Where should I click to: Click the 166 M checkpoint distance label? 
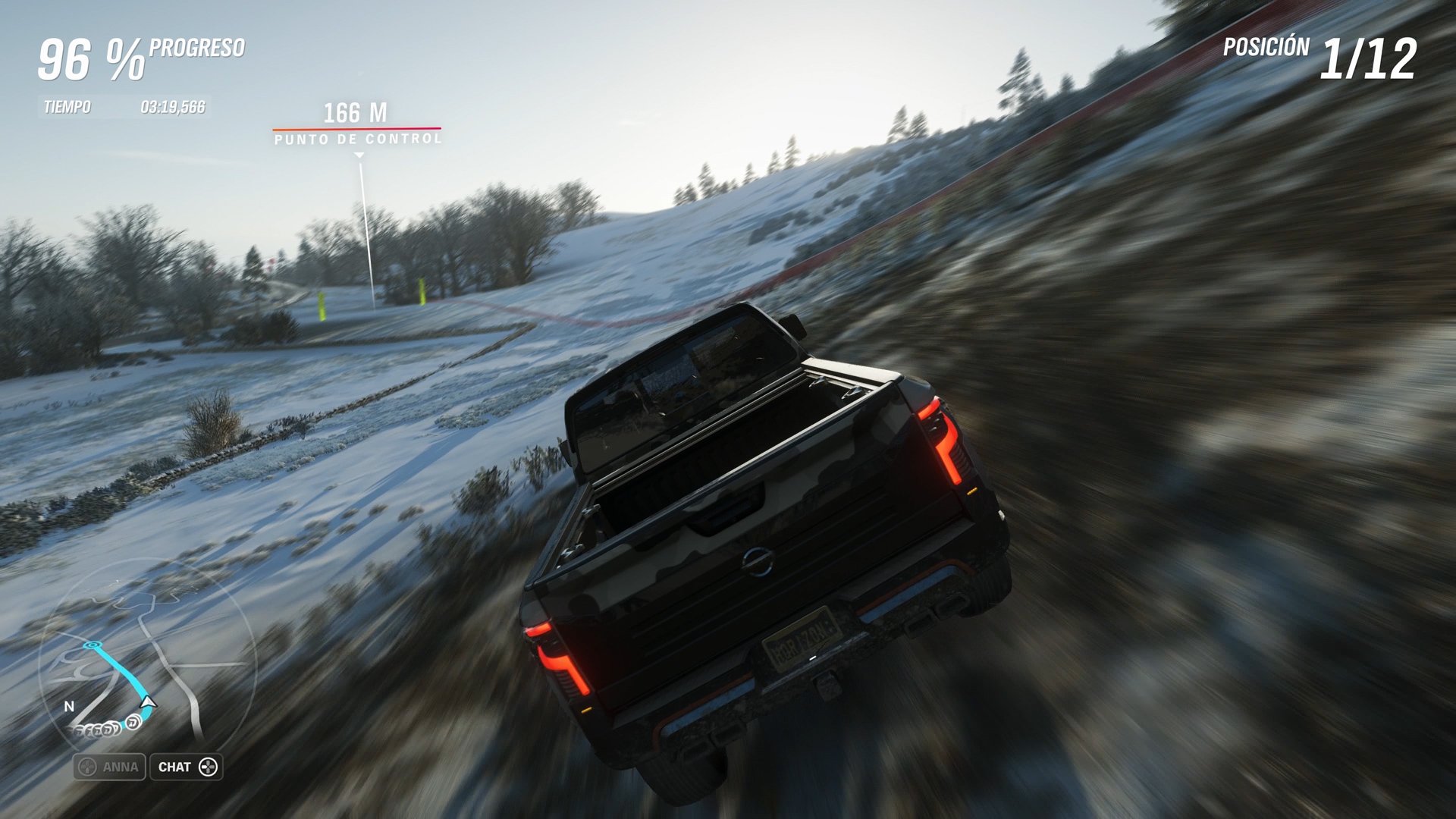356,112
